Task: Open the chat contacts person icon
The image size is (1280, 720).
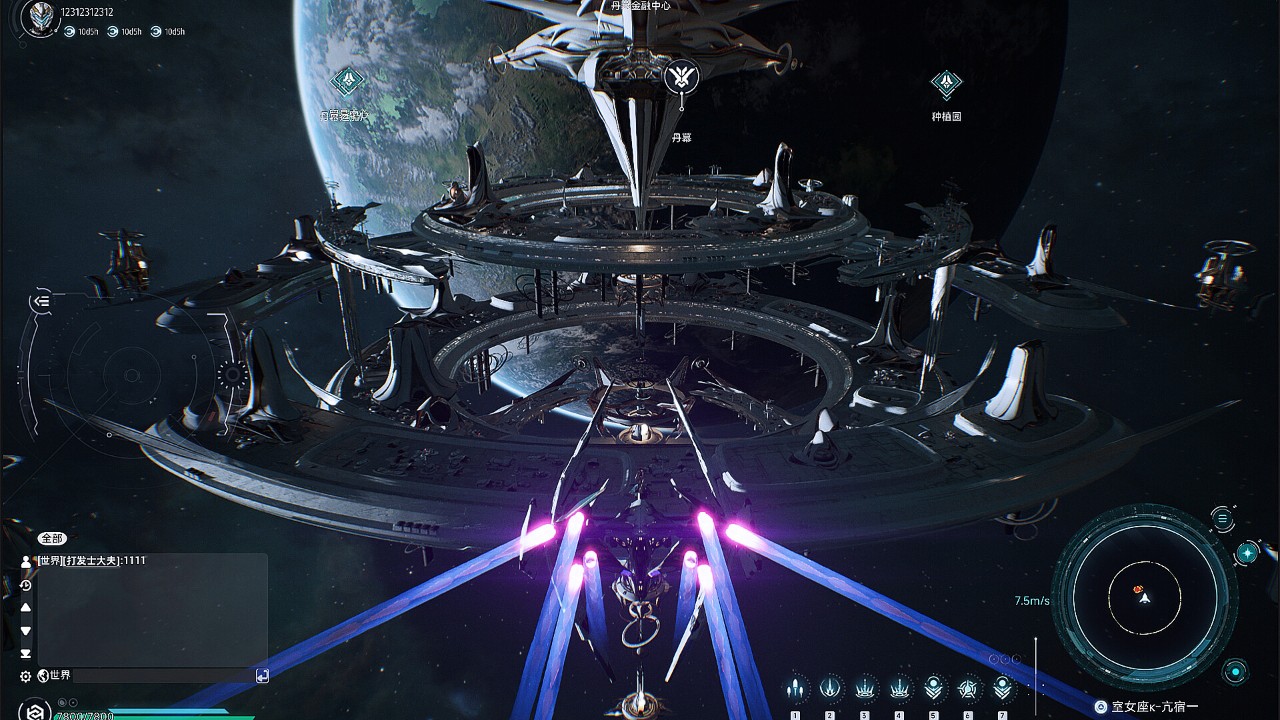Action: (26, 562)
